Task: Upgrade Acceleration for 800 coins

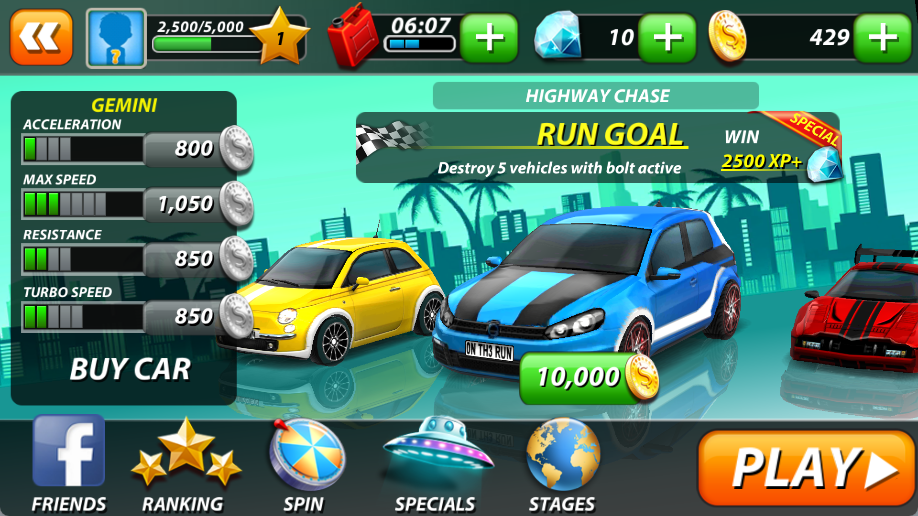Action: 196,149
